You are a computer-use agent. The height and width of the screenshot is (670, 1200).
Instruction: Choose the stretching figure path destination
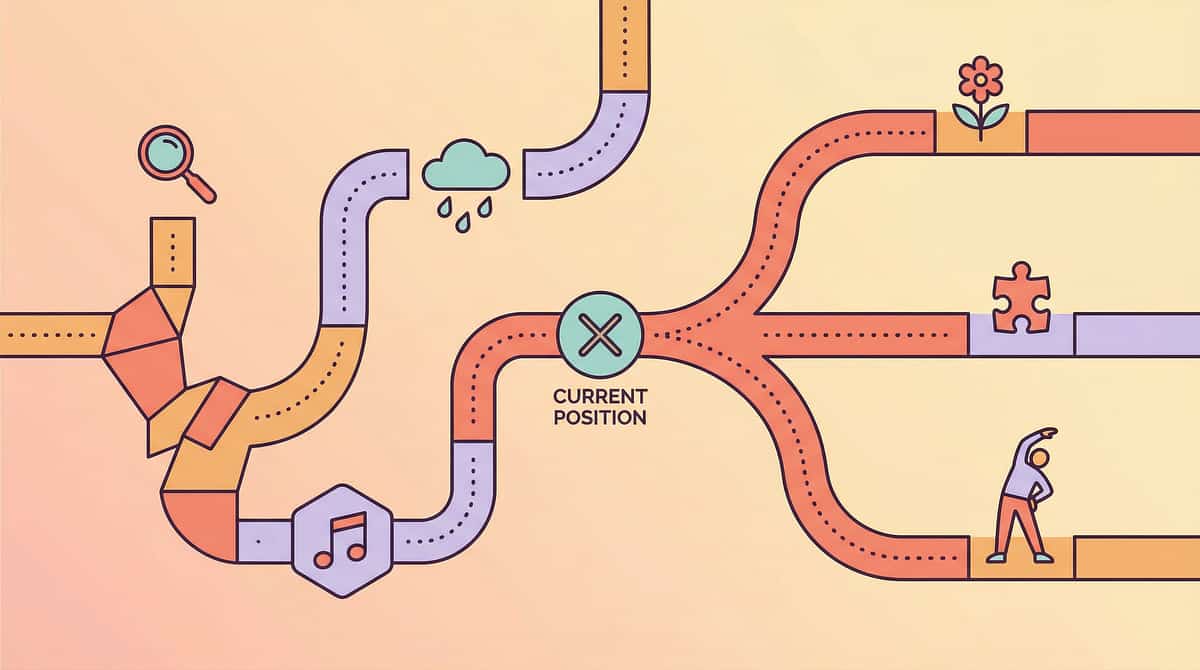point(1022,497)
